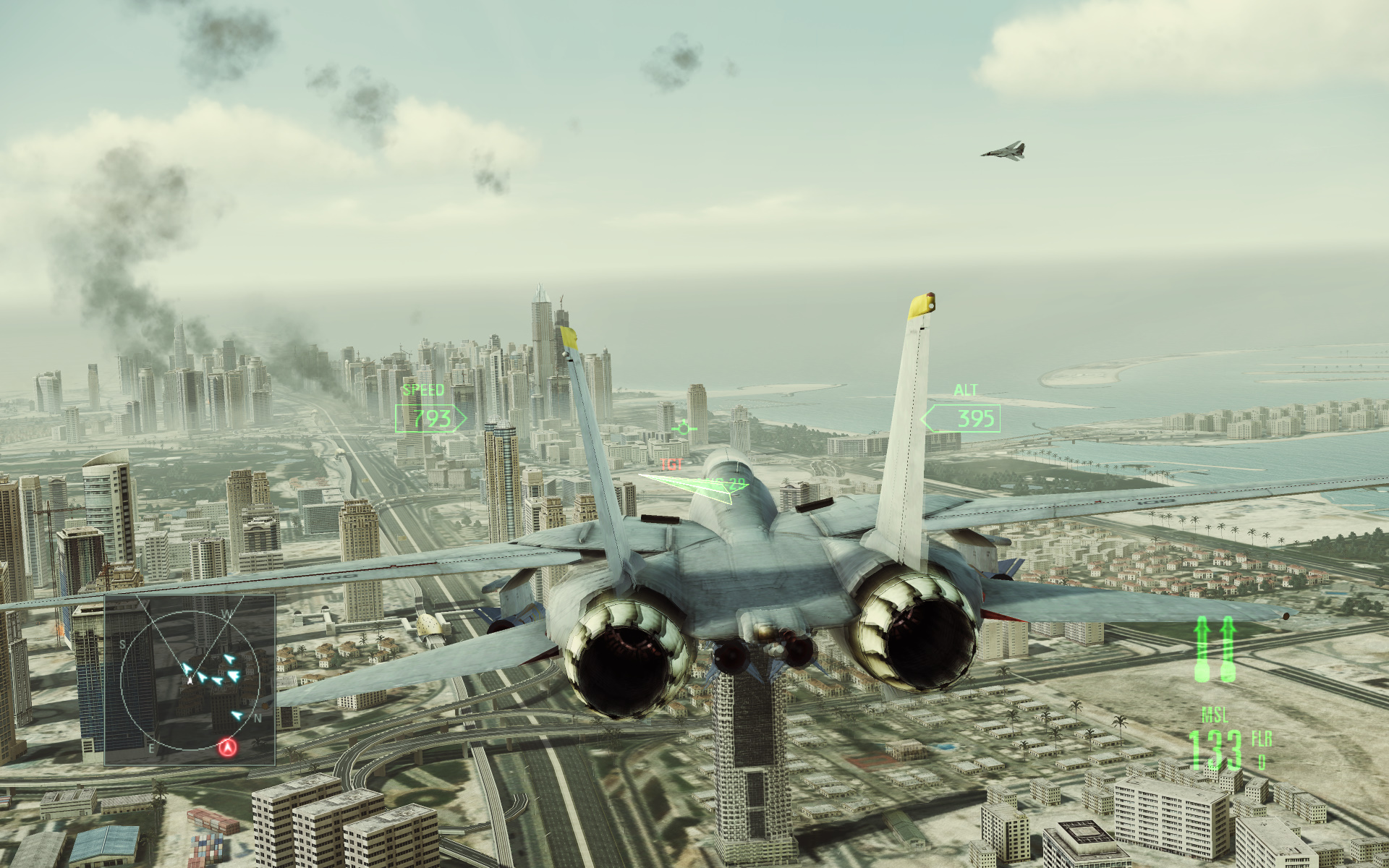1389x868 pixels.
Task: Click the red player arrow on the radar
Action: tap(228, 748)
